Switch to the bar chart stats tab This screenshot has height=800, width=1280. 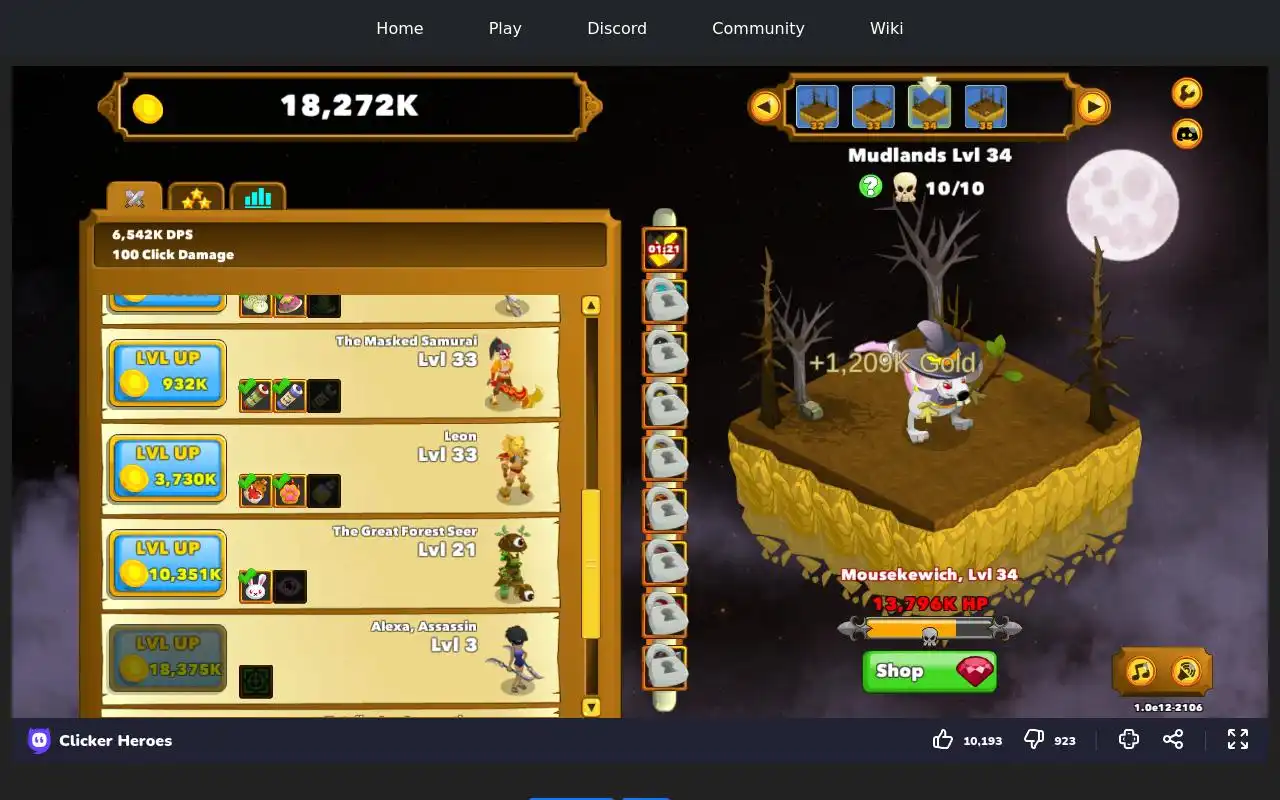pyautogui.click(x=258, y=198)
